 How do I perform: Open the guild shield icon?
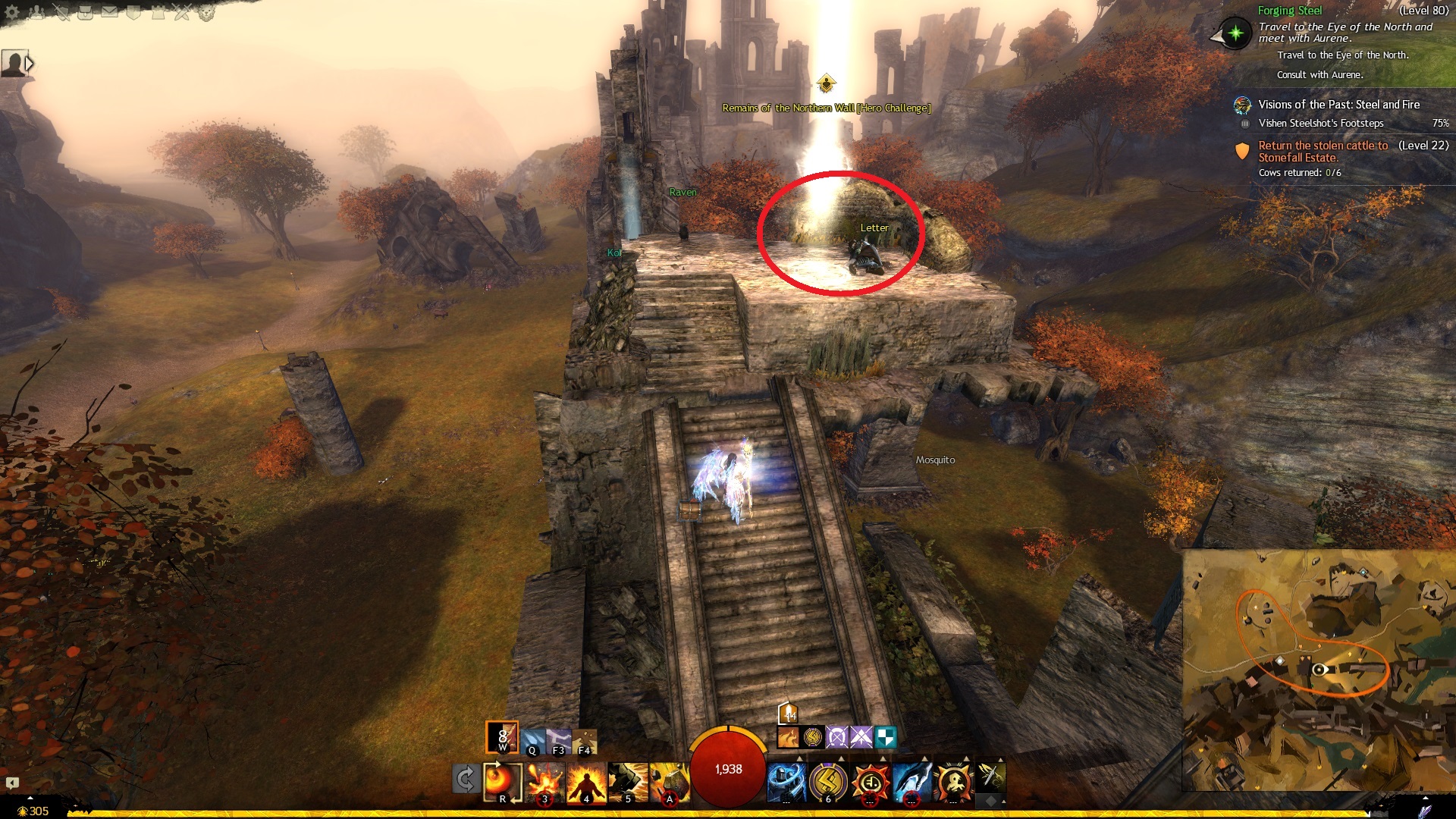point(133,12)
